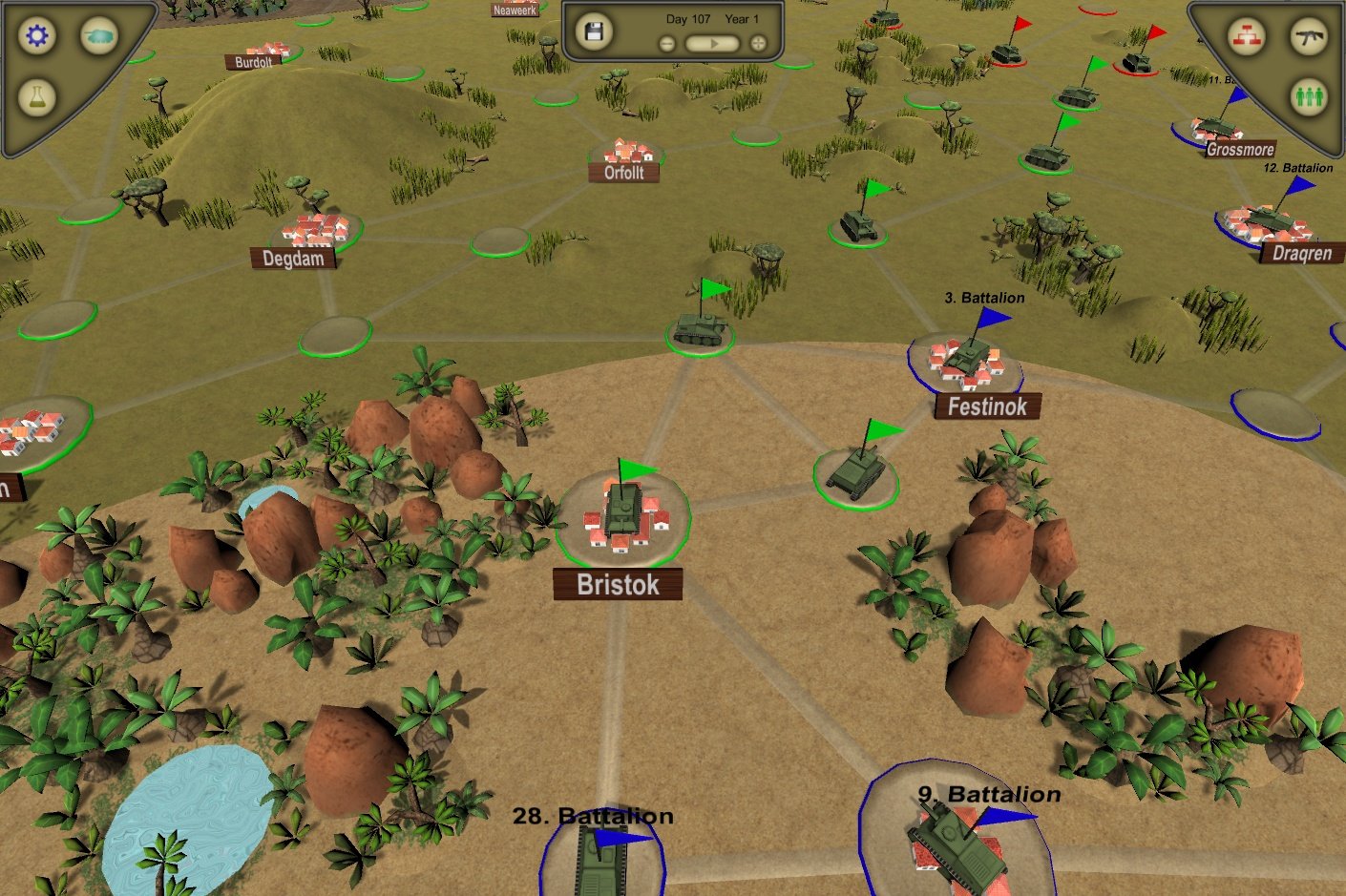Click the Orfollt village marker

(x=625, y=157)
